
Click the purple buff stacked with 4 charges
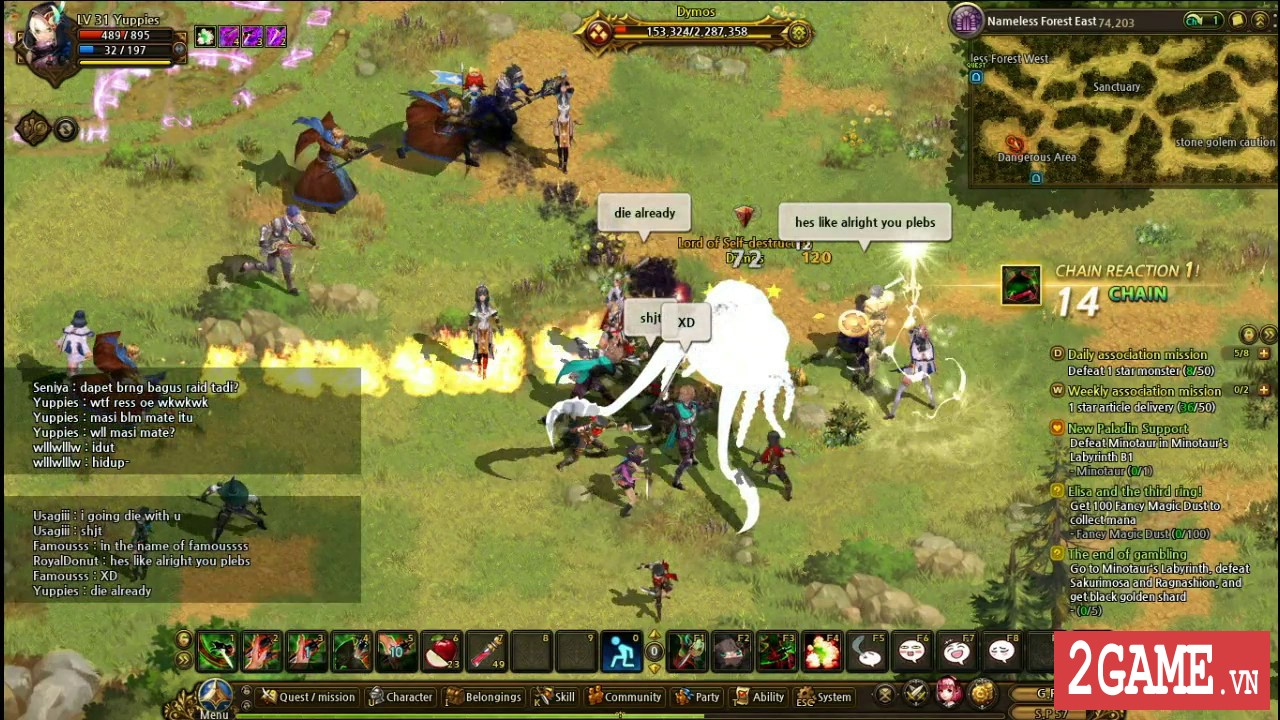(x=228, y=36)
